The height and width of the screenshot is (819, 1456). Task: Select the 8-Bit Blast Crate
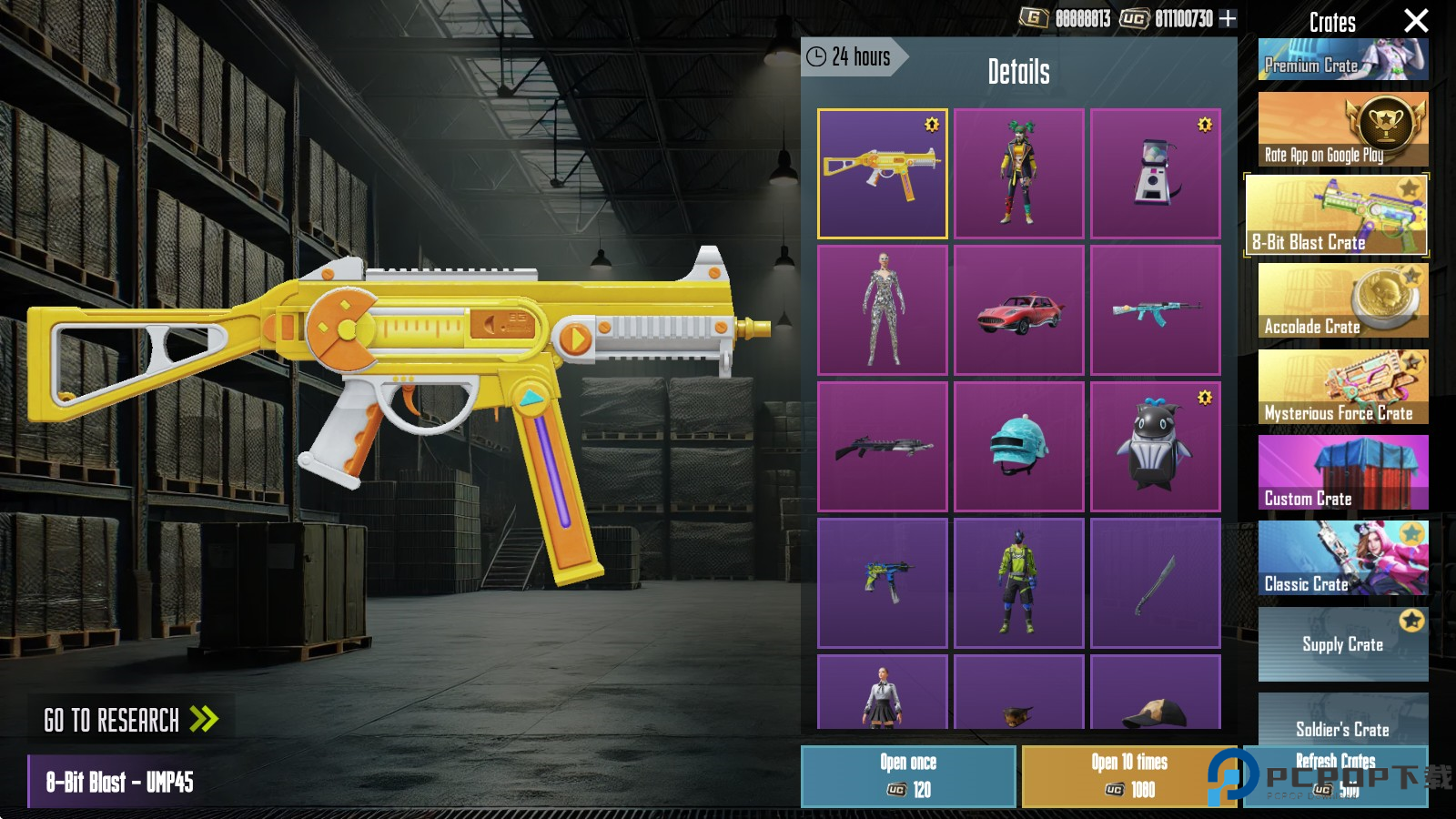1336,216
